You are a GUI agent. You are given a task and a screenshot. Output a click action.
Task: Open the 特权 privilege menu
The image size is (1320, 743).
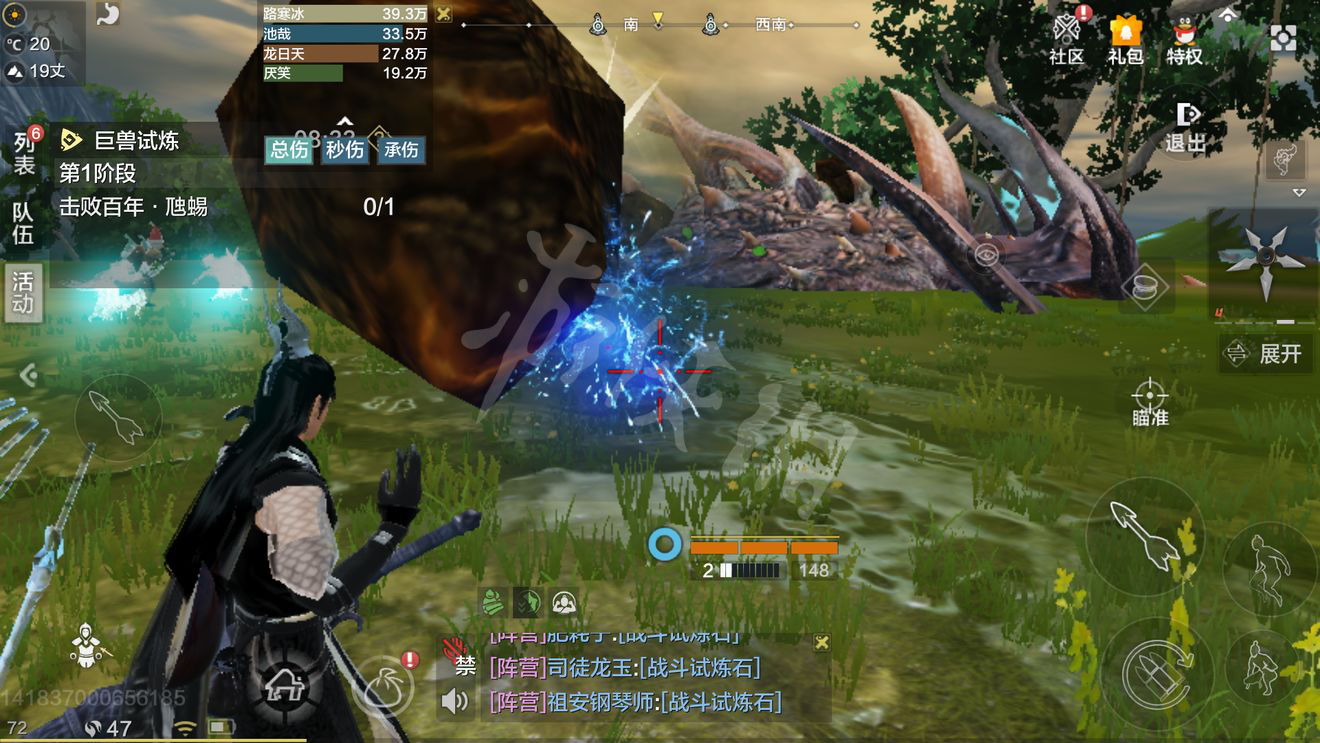pyautogui.click(x=1184, y=40)
